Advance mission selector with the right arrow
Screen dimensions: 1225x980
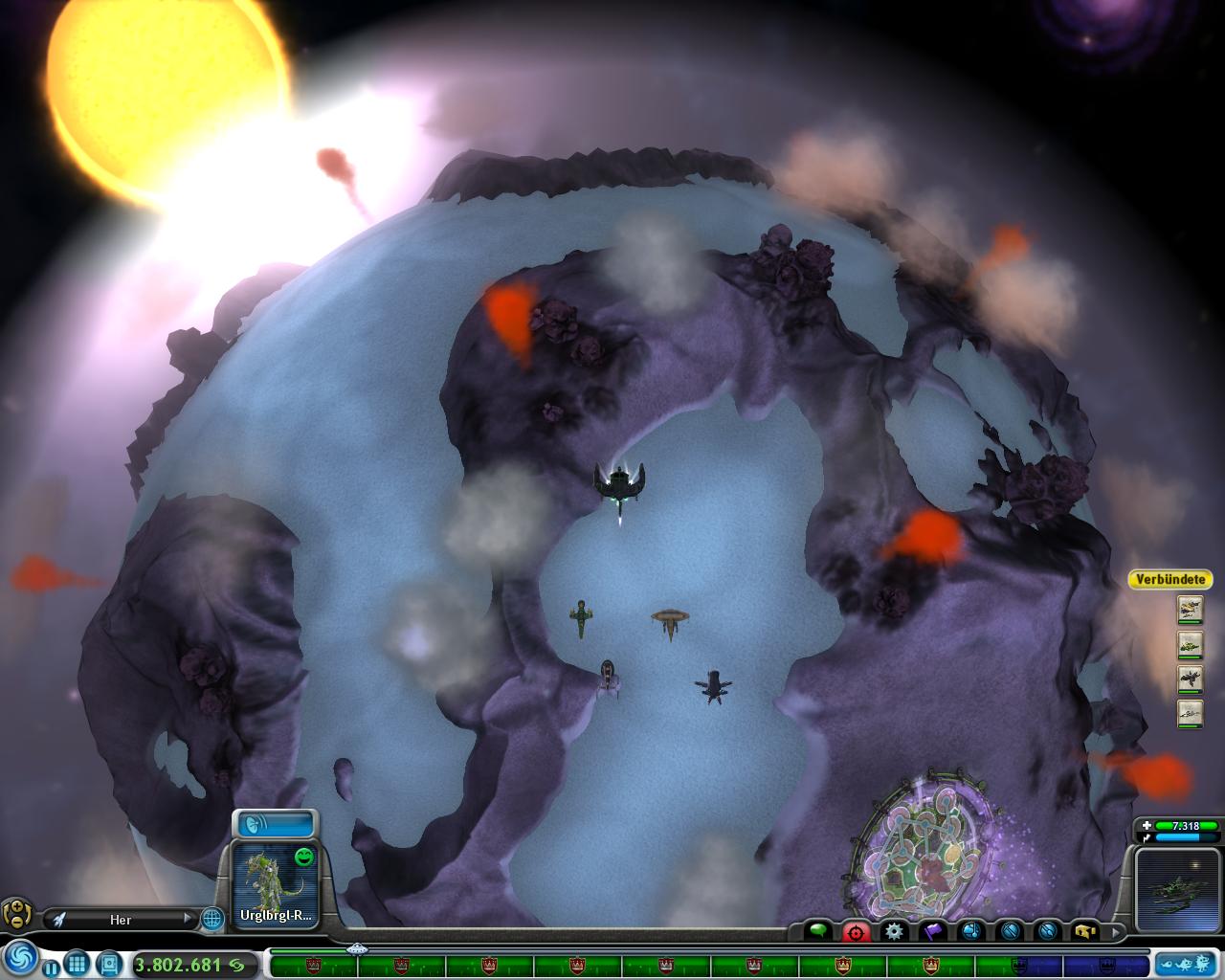188,918
